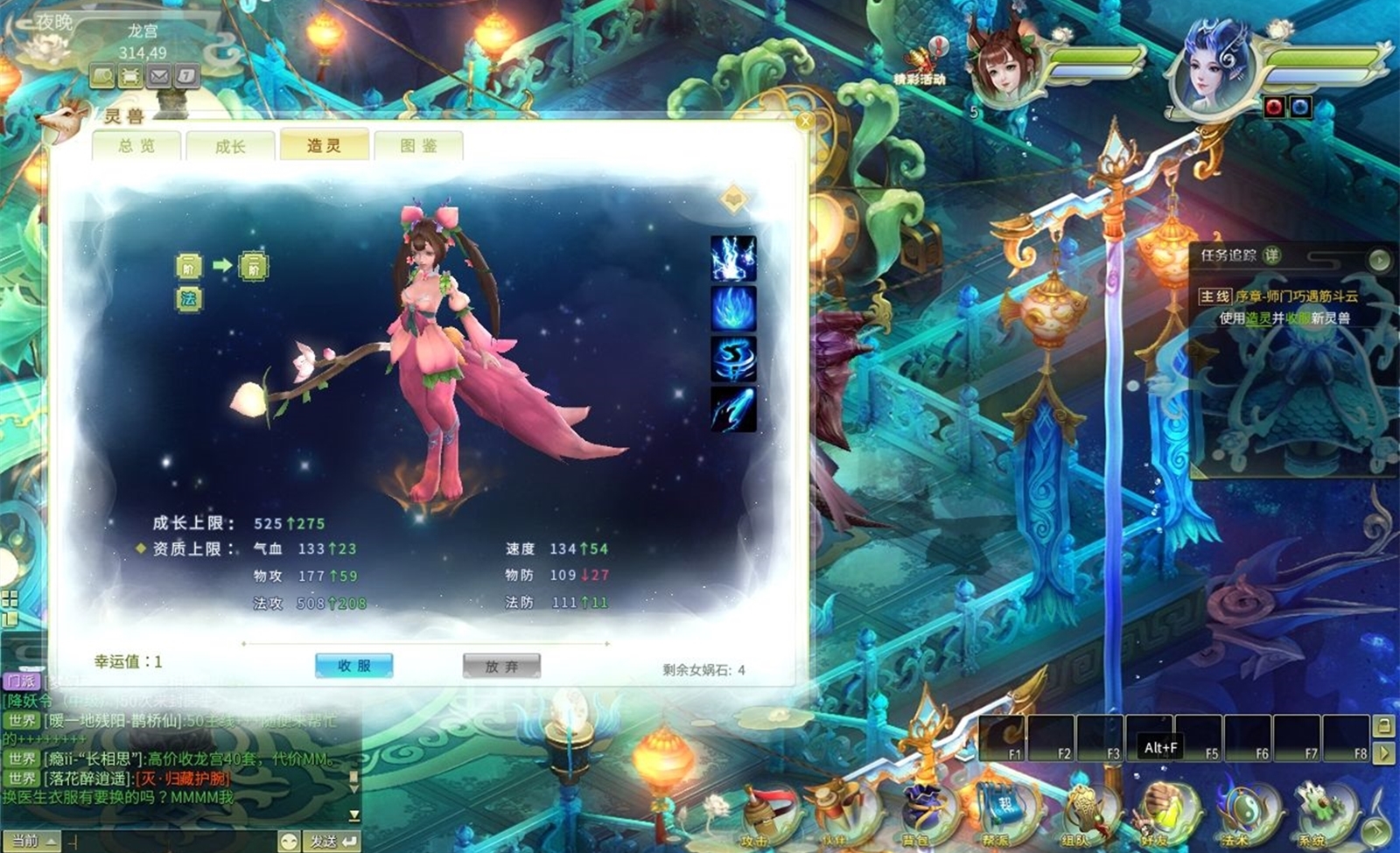This screenshot has width=1400, height=853.
Task: Select the blue flame skill icon
Action: click(731, 306)
